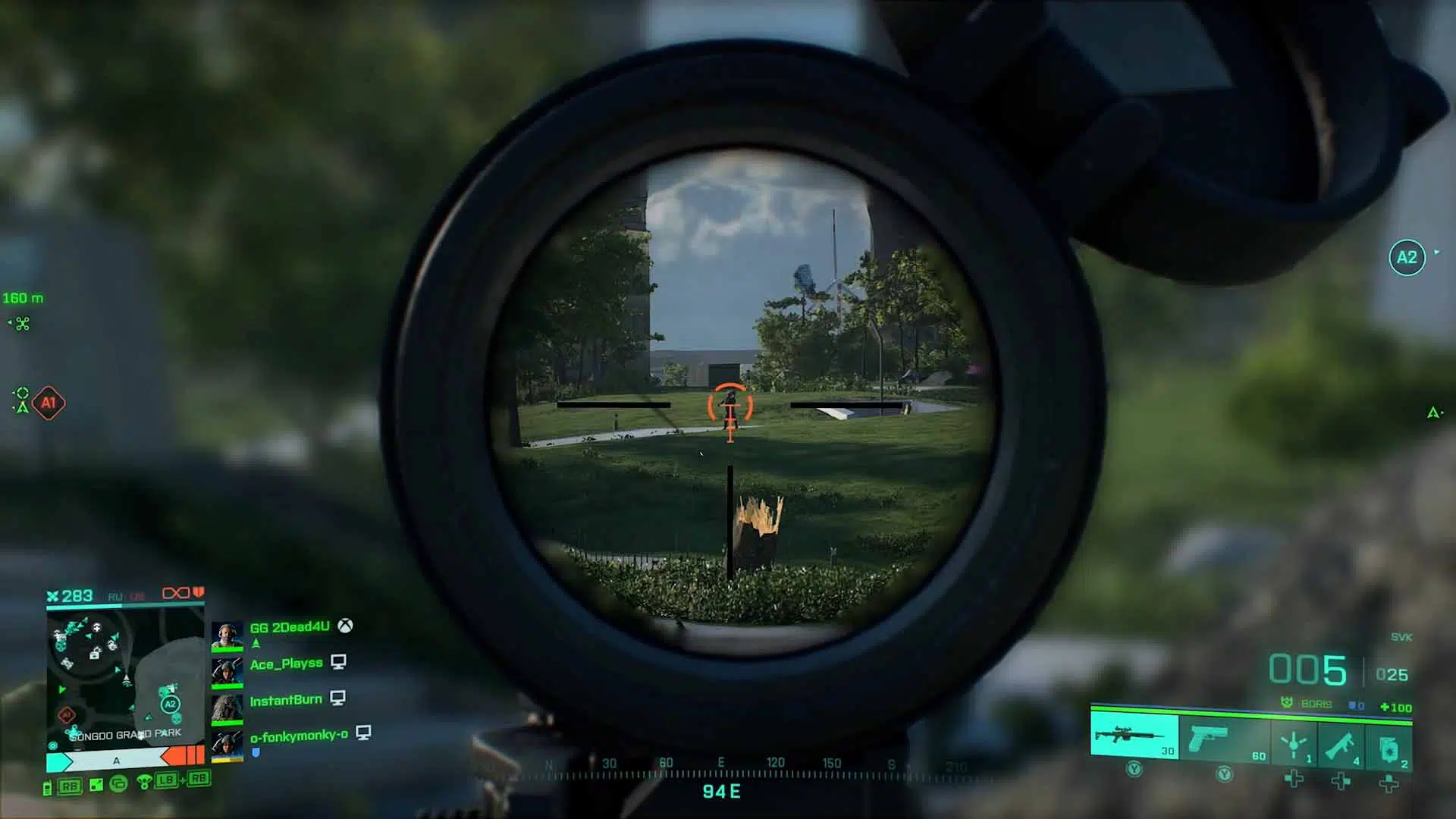
Task: Click the parachute call-in icon
Action: point(143,782)
